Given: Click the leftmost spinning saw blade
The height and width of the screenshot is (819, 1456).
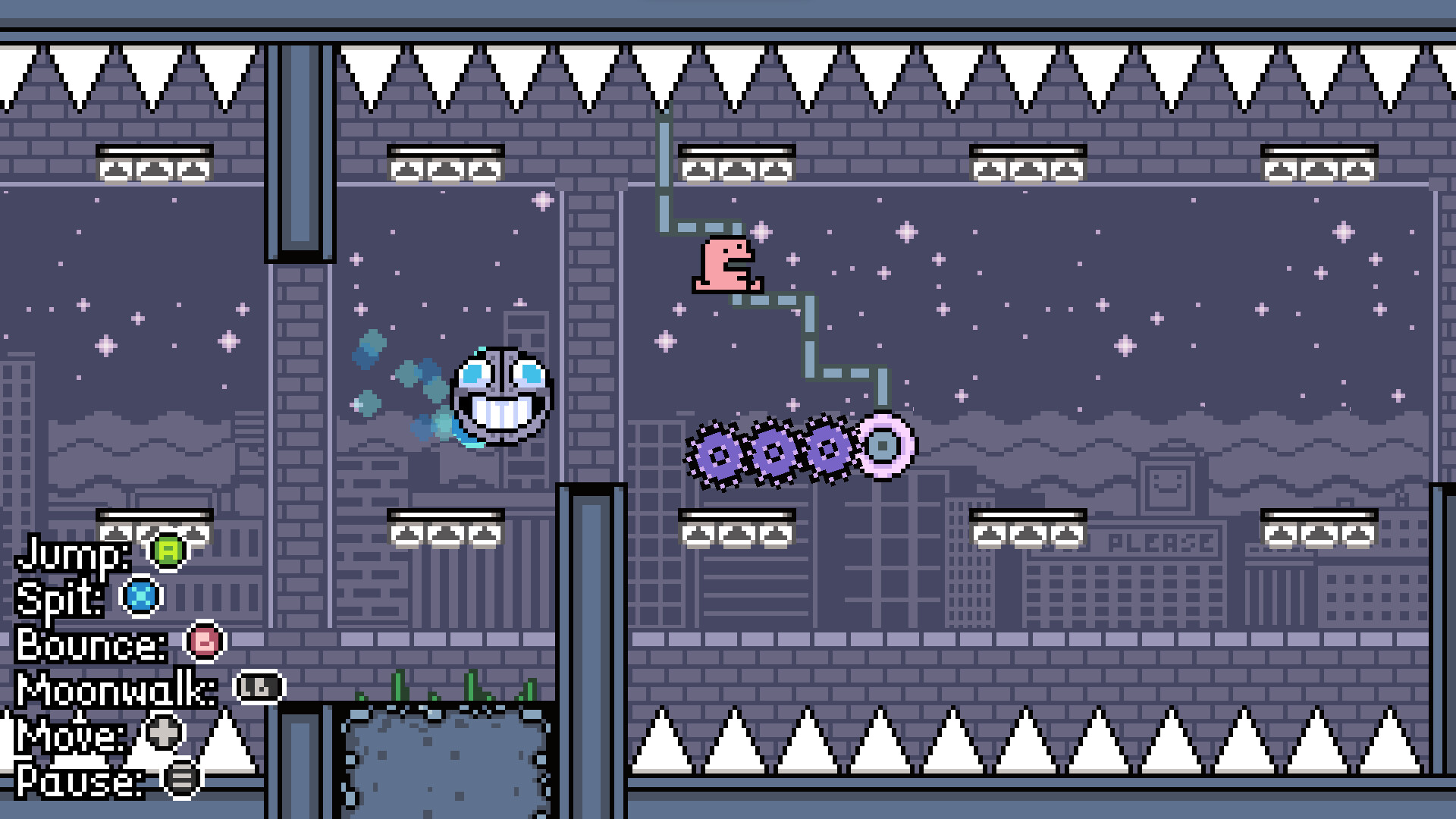Looking at the screenshot, I should tap(717, 453).
